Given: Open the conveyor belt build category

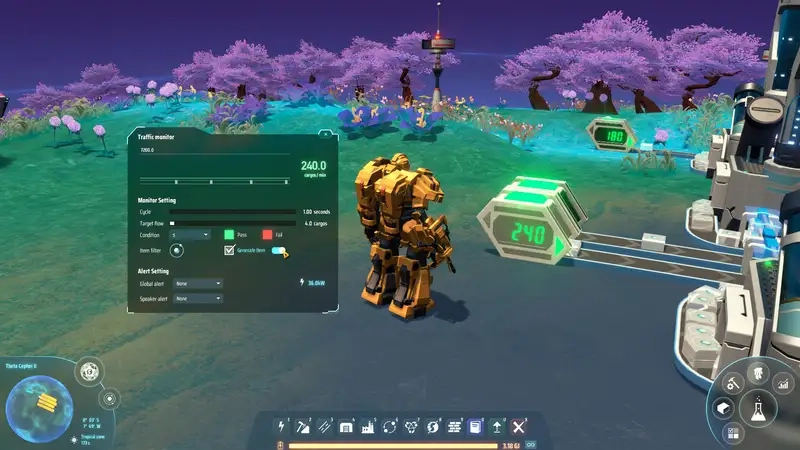Looking at the screenshot, I should 325,427.
